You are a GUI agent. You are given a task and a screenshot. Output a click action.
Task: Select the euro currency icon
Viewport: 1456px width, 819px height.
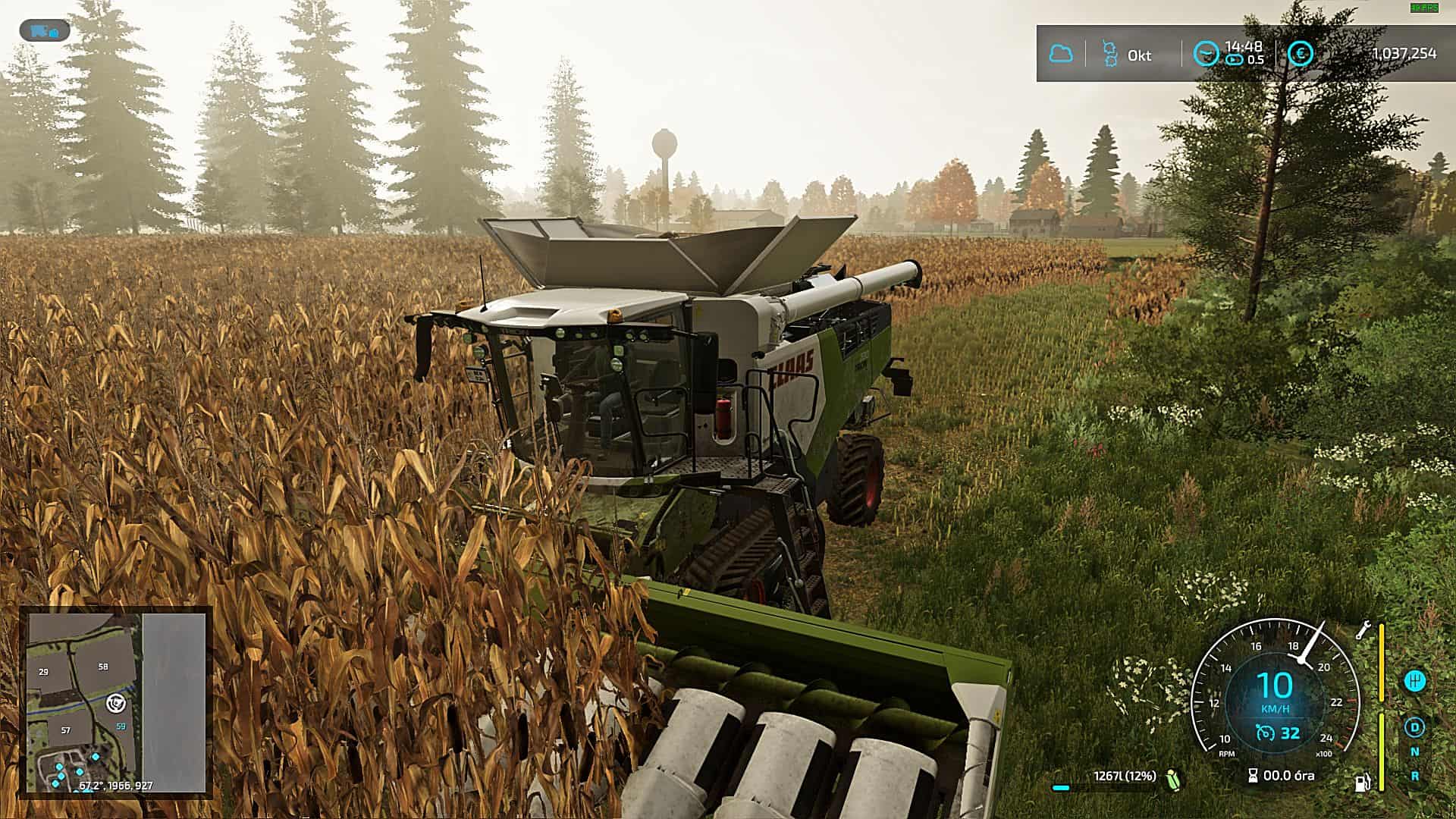(1301, 53)
